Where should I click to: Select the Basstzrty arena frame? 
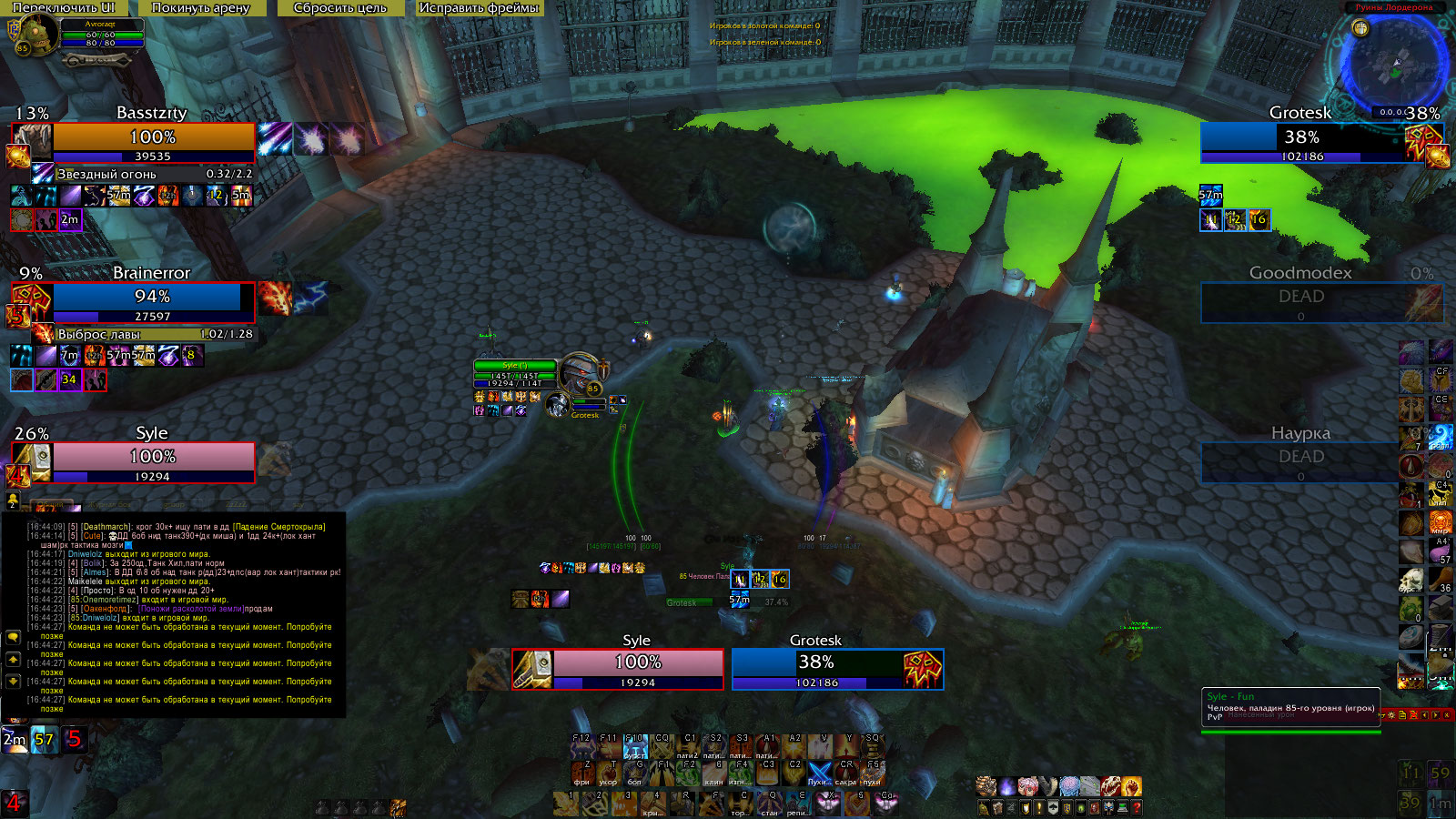coord(153,137)
